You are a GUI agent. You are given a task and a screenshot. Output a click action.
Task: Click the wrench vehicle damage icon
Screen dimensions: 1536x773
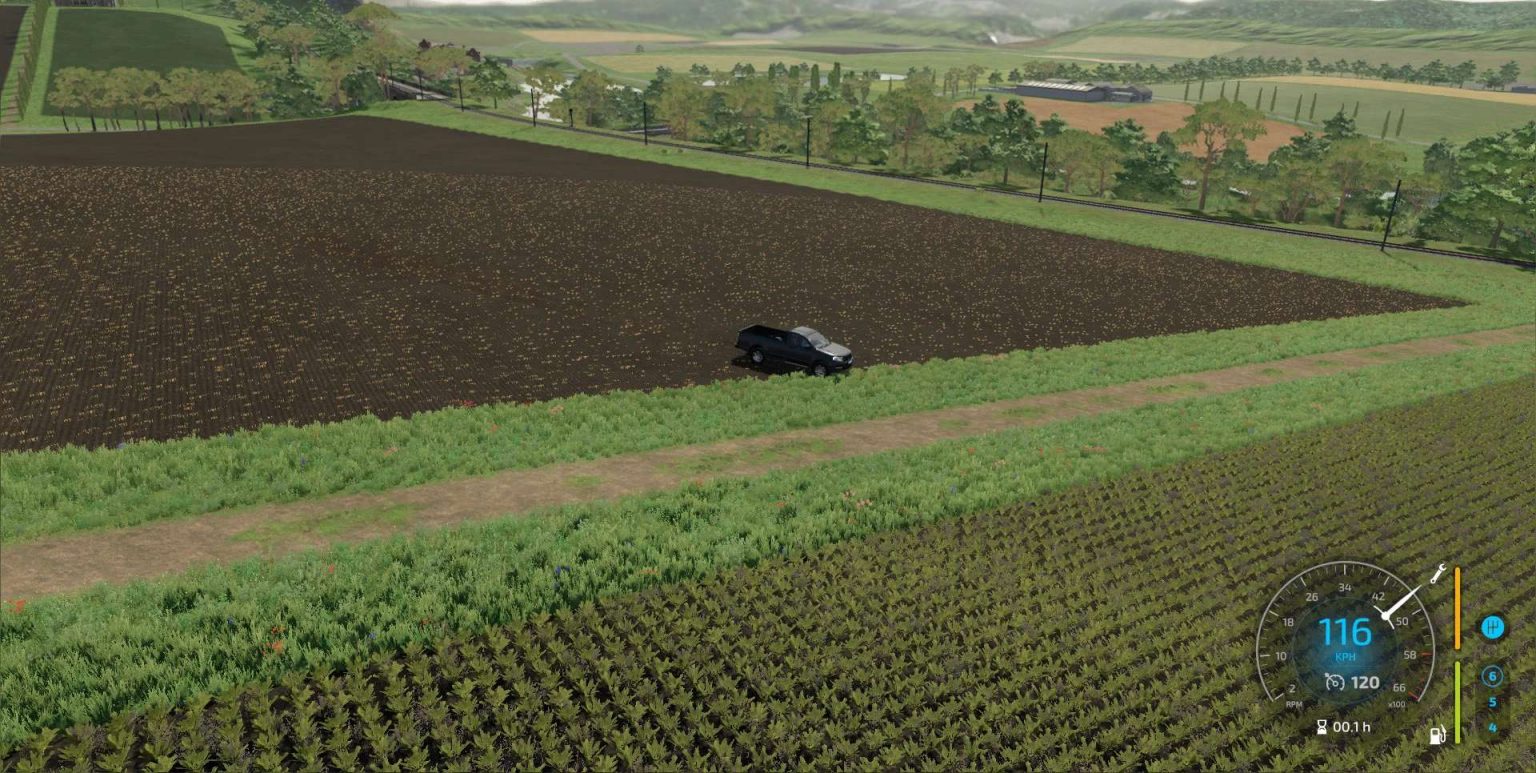click(1437, 575)
